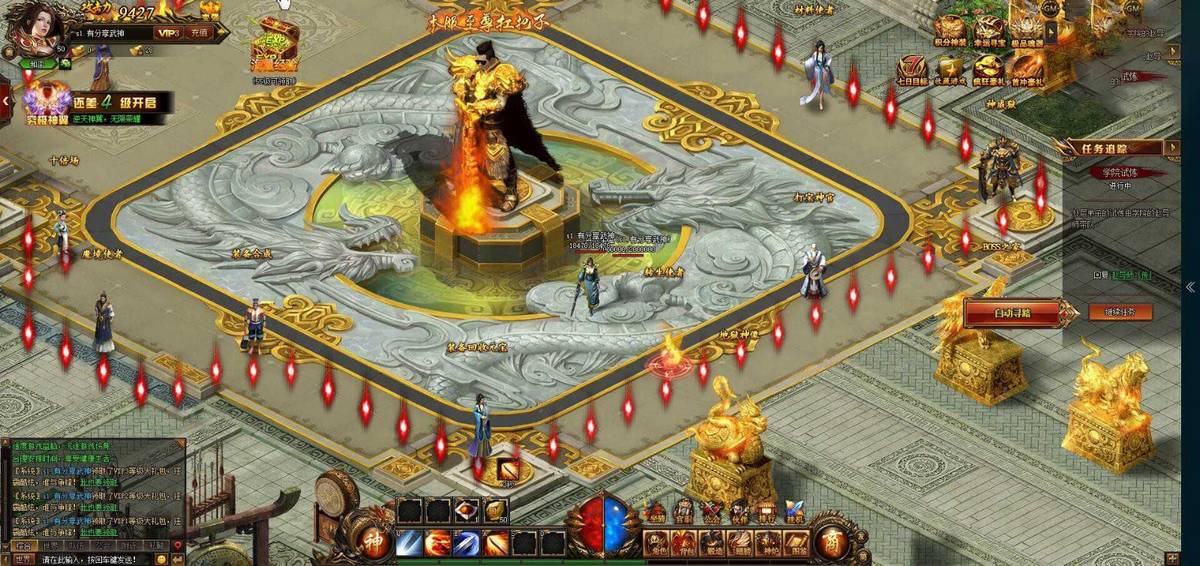
Task: Open the 锻造 forging panel button
Action: click(712, 543)
